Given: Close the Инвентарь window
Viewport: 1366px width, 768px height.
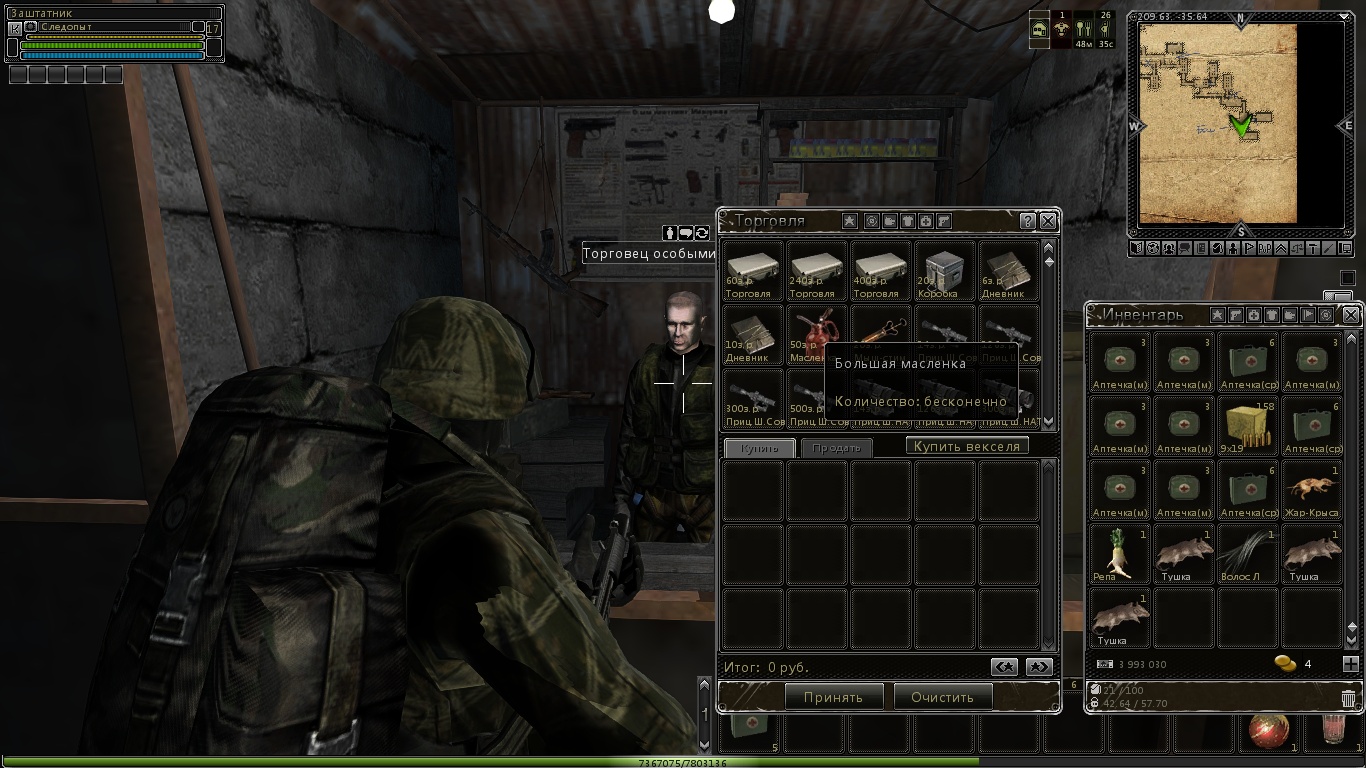Looking at the screenshot, I should pyautogui.click(x=1351, y=315).
